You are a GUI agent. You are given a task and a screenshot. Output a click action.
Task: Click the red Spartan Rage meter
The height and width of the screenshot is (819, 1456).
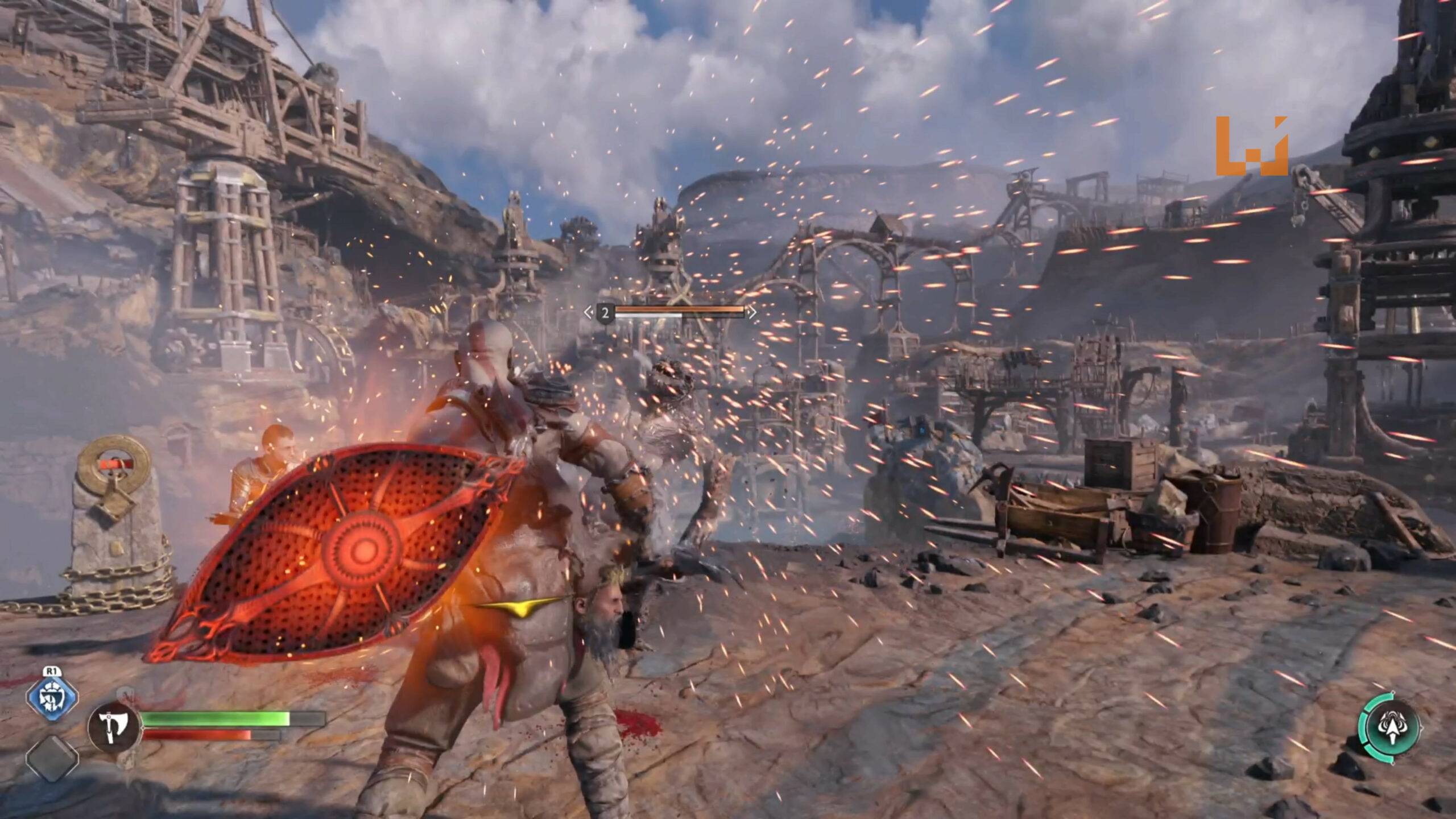pos(196,735)
